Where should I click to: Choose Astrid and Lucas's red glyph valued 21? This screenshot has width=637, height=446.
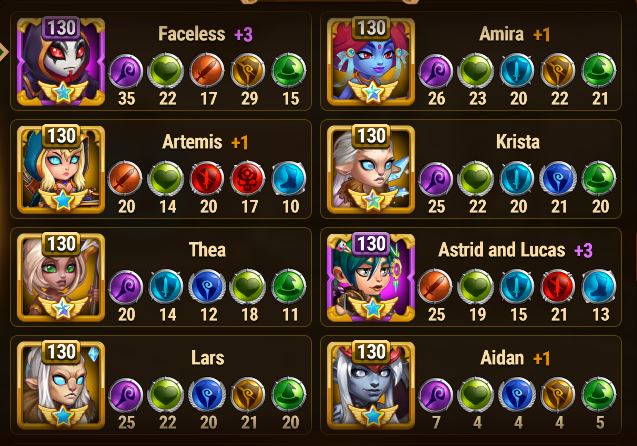[x=557, y=288]
